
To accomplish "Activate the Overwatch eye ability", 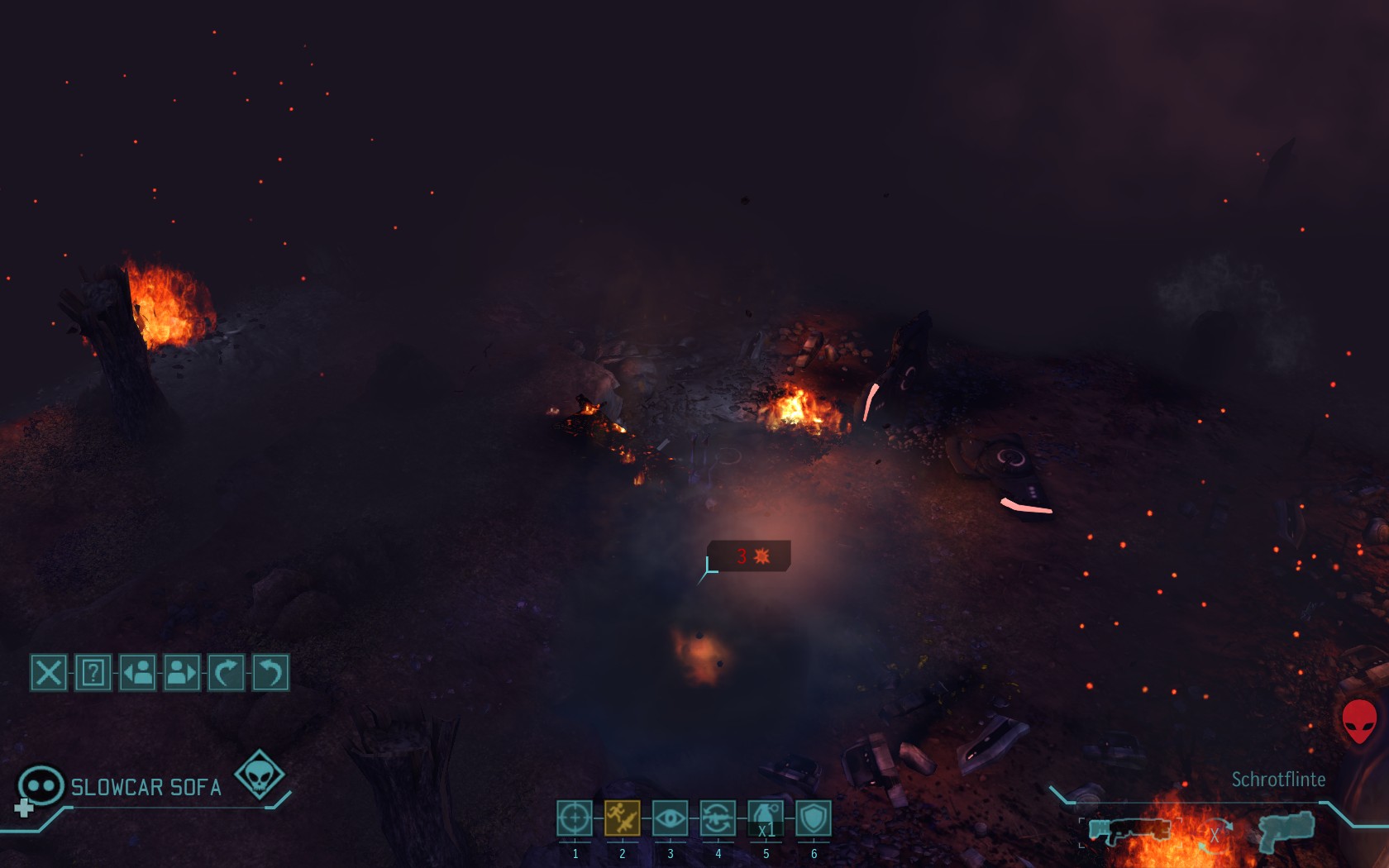I will click(x=670, y=818).
